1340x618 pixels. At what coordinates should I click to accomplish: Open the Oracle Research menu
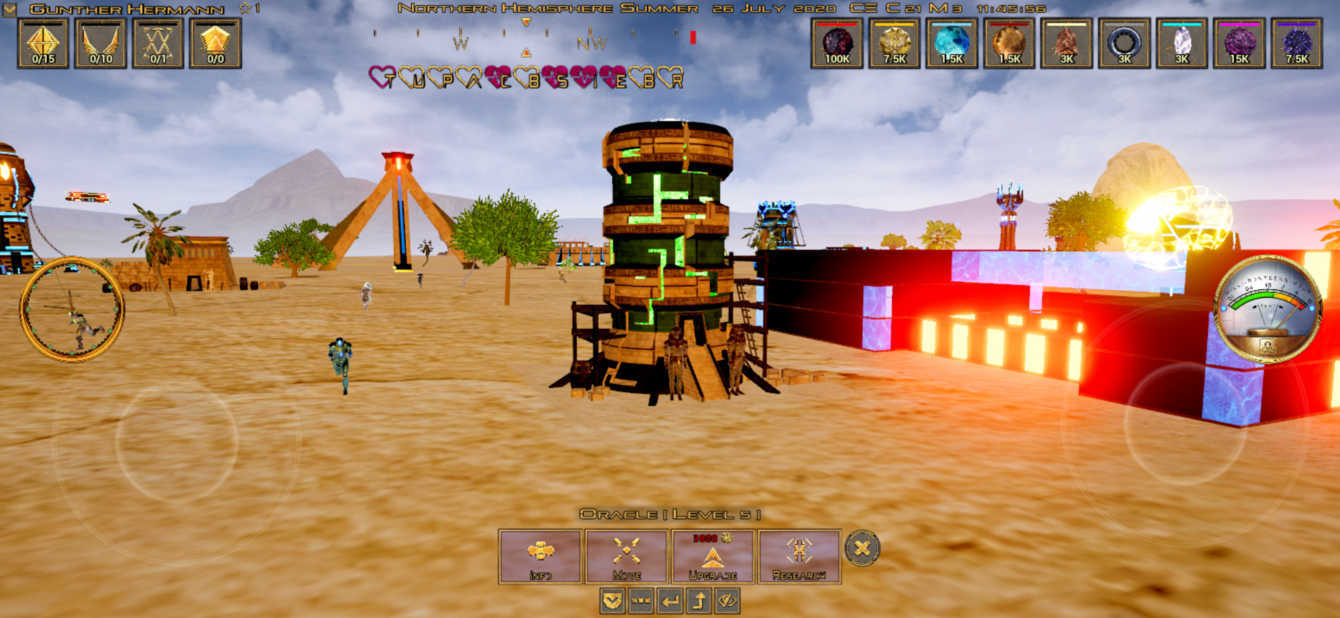tap(799, 556)
